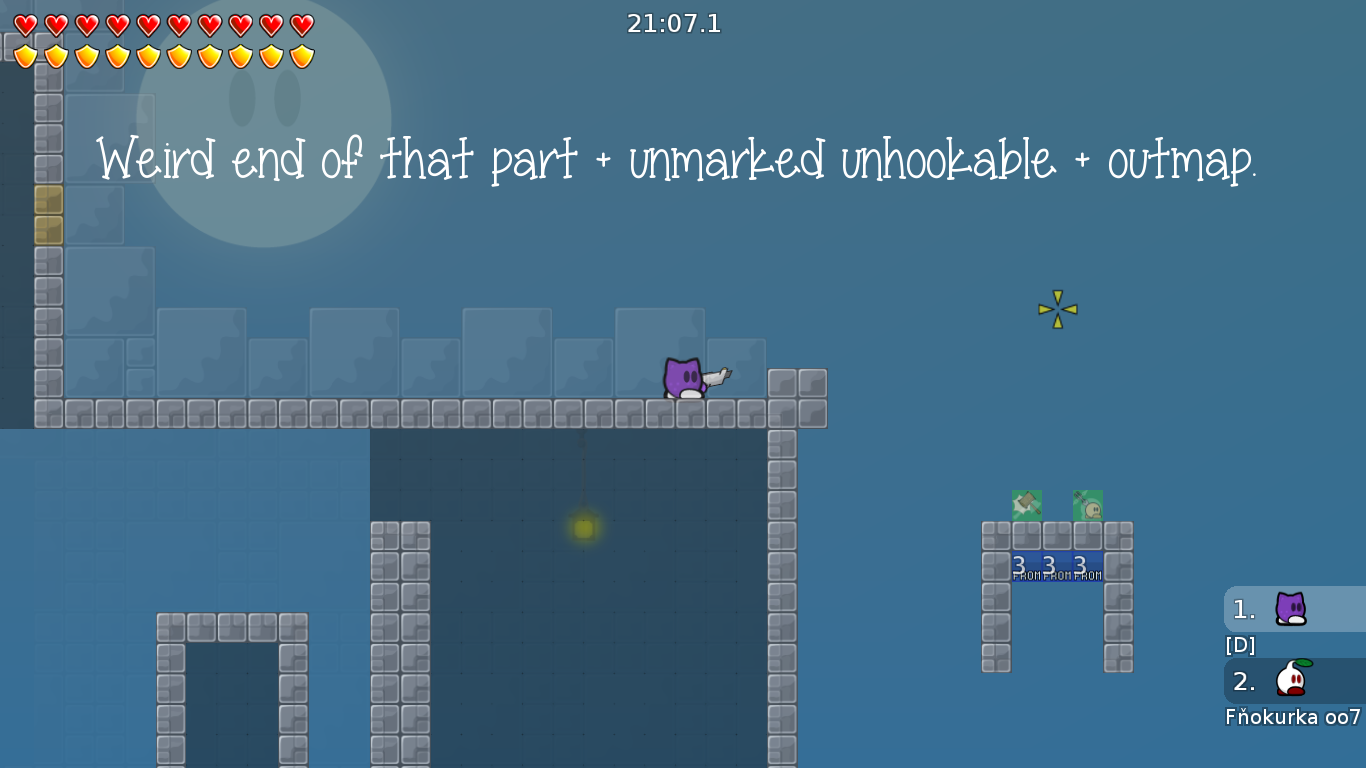Viewport: 1366px width, 768px height.
Task: Select the purple tee avatar in the scoreboard
Action: pyautogui.click(x=1290, y=608)
